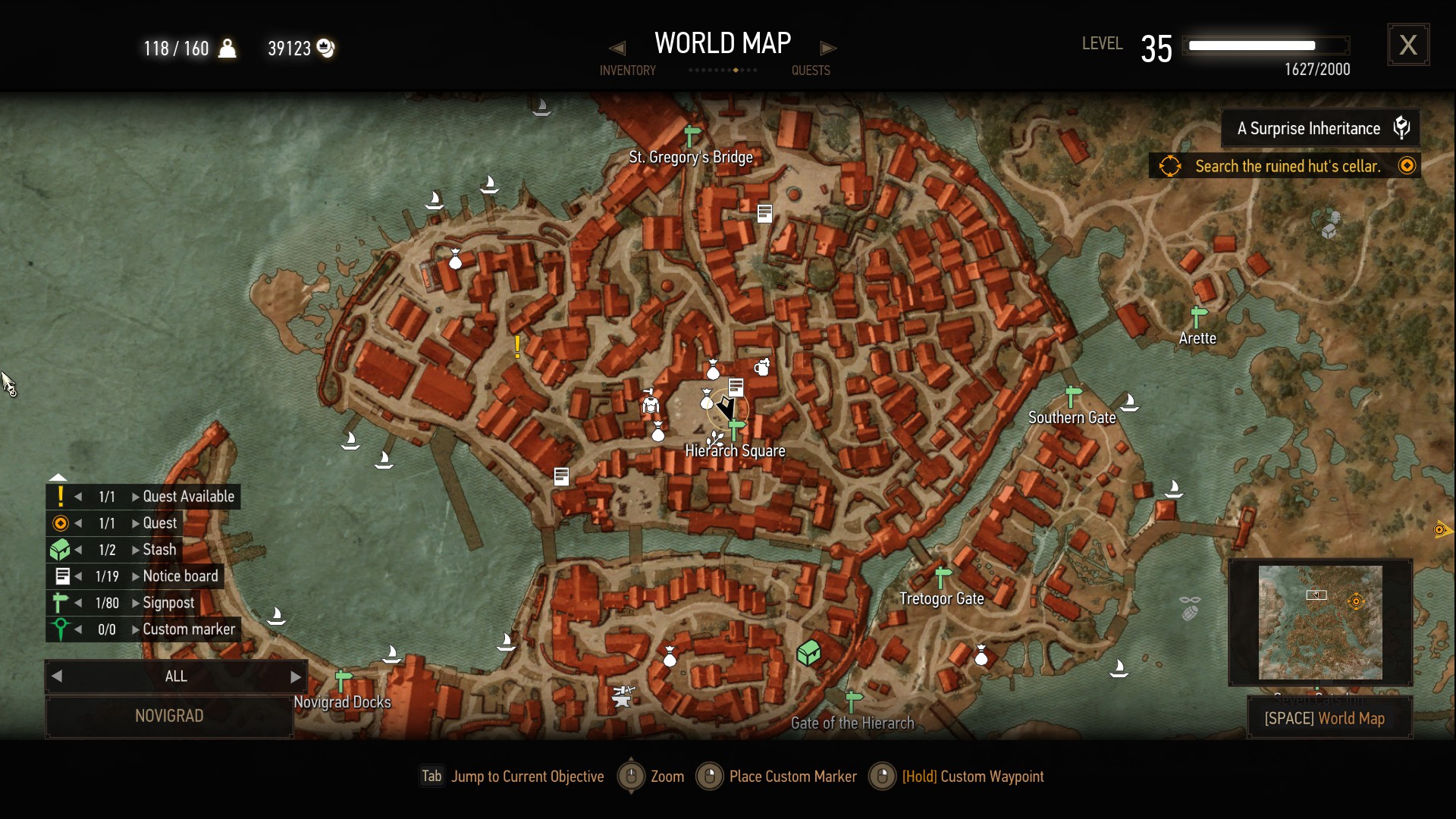Open the NOVIGRAD area selector
Viewport: 1456px width, 819px height.
point(169,716)
